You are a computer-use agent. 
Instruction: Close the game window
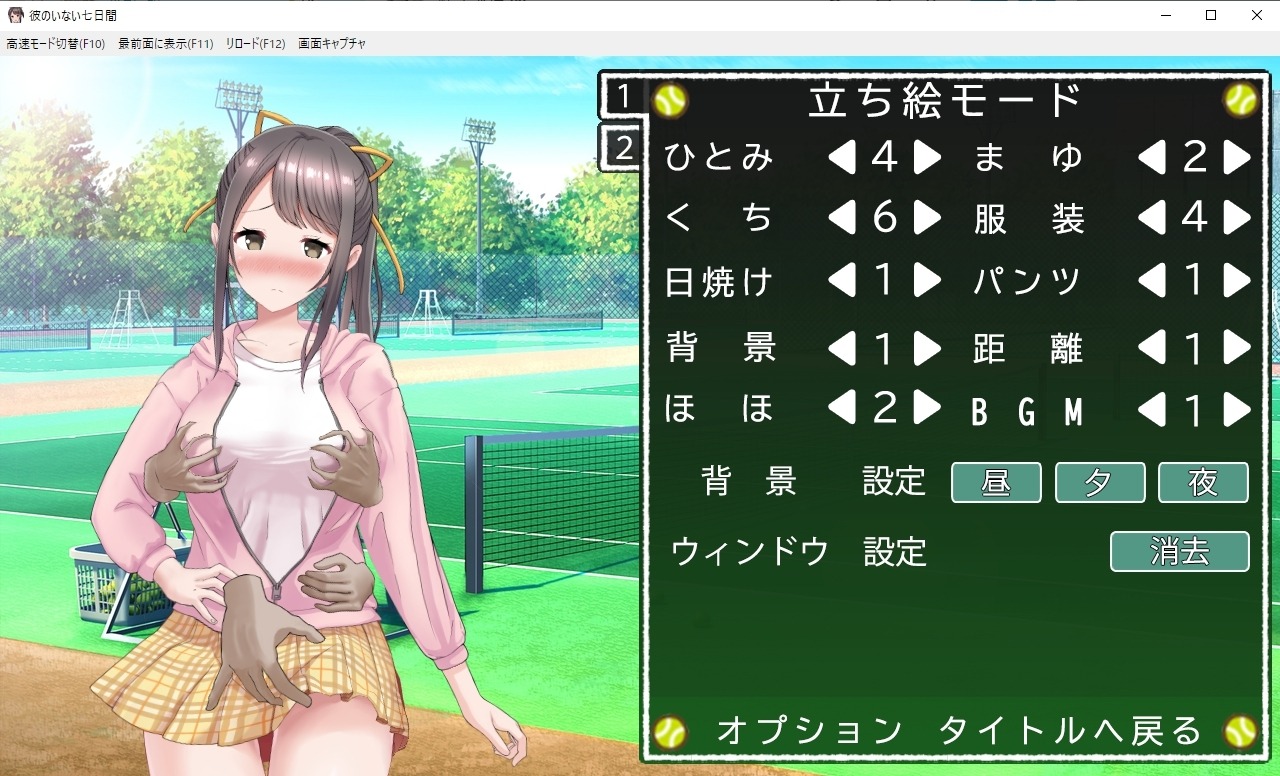[1256, 15]
